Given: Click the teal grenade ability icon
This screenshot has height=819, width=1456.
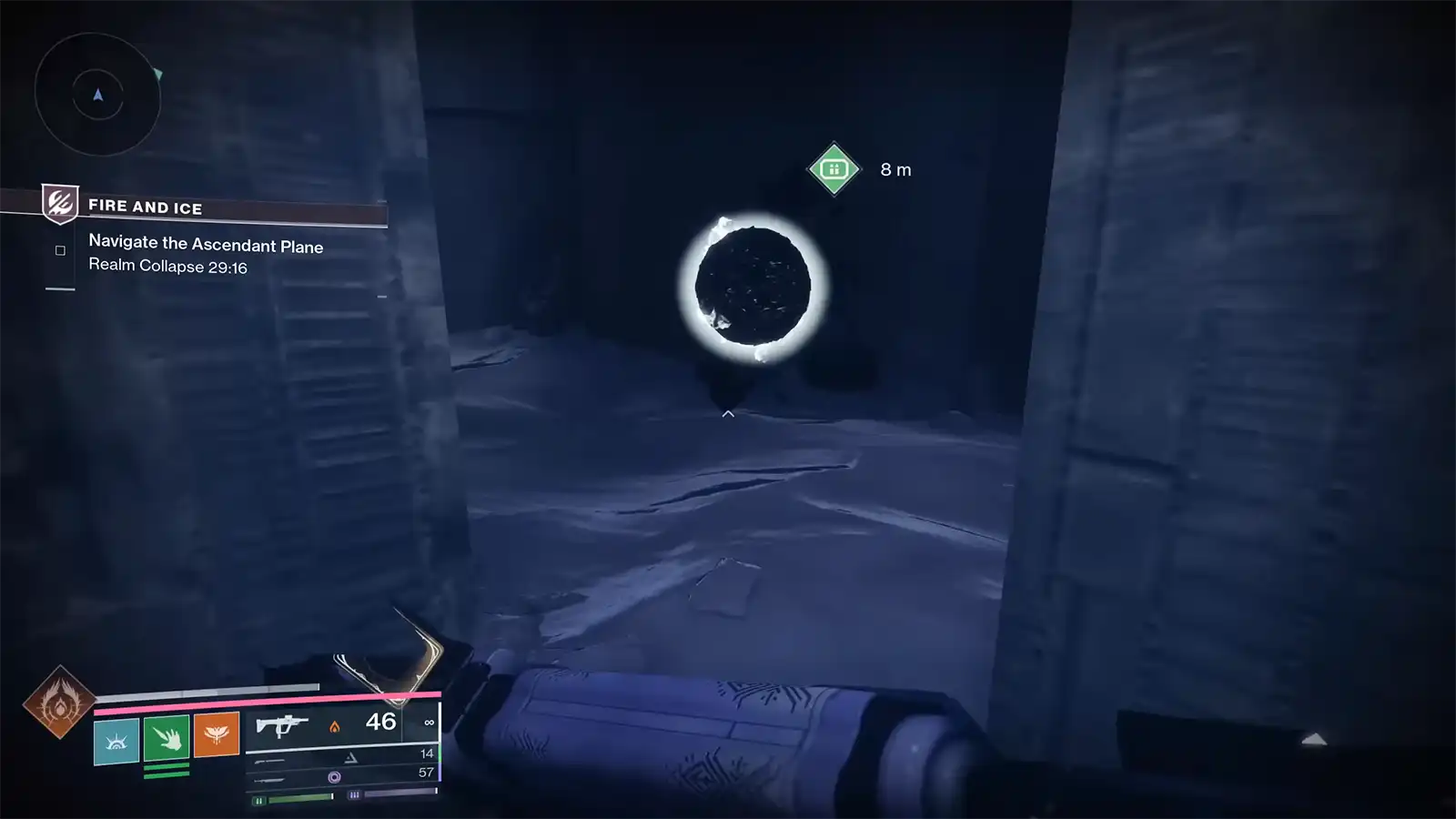Looking at the screenshot, I should click(116, 741).
